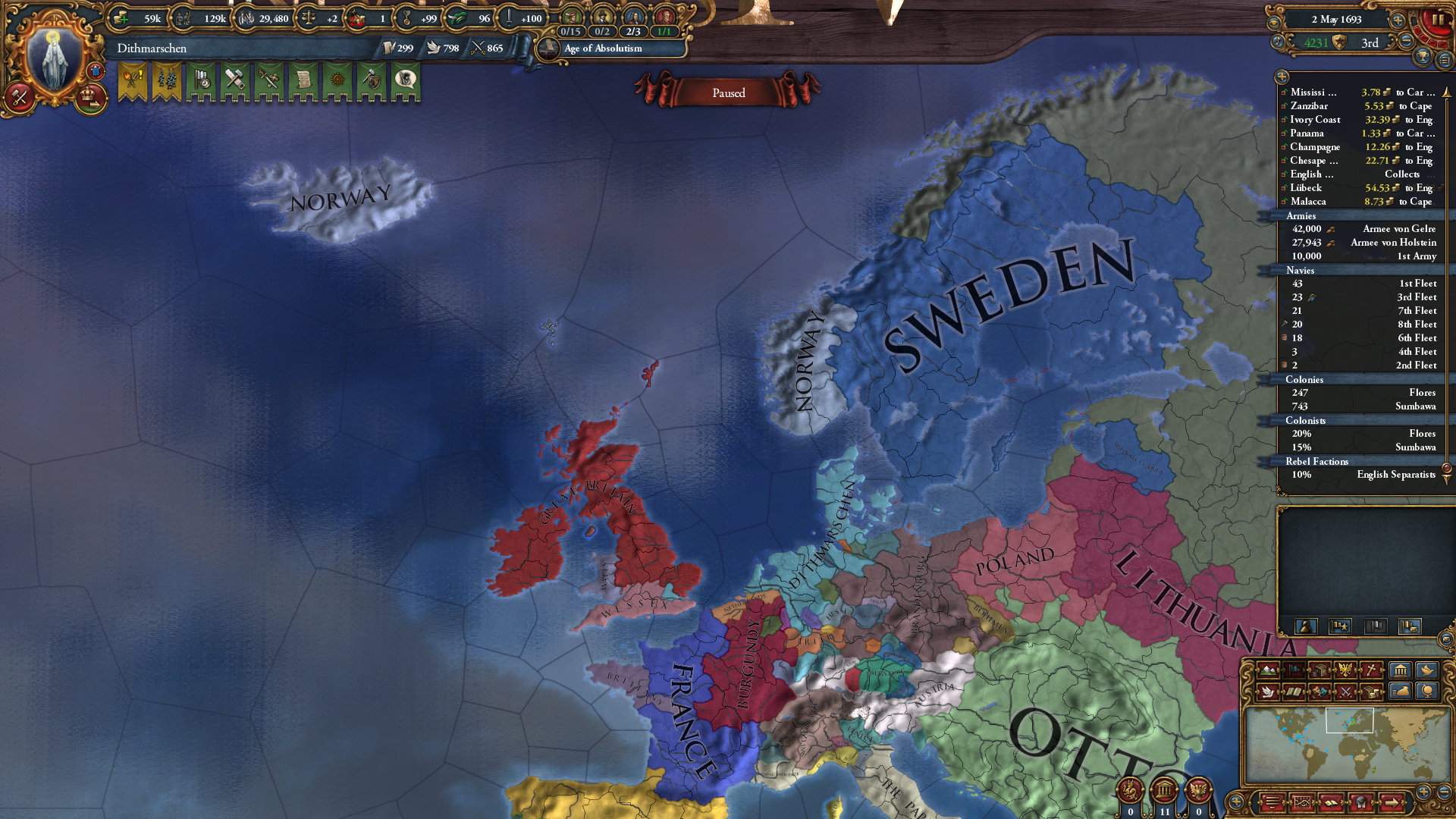Viewport: 1456px width, 819px height.
Task: Switch to the religious mapmode
Action: click(x=1370, y=670)
